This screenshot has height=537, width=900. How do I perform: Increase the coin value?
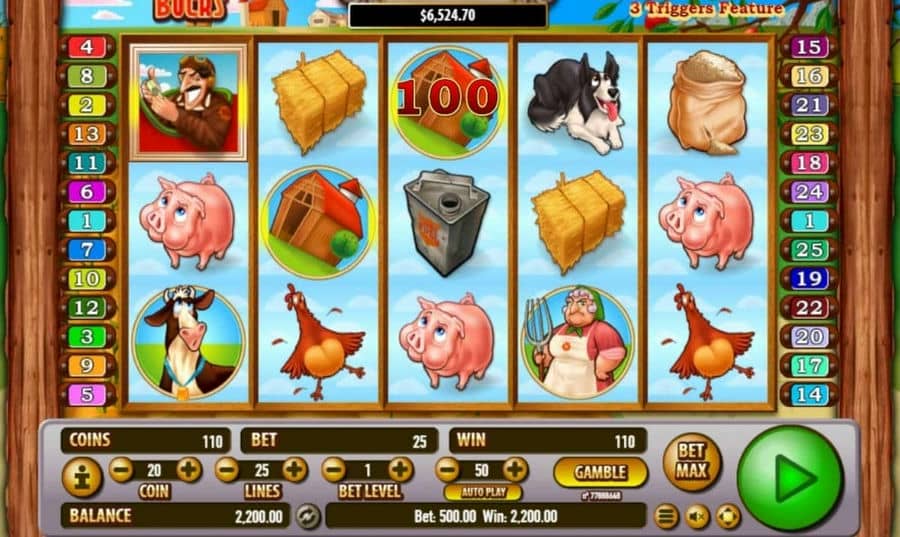(189, 469)
